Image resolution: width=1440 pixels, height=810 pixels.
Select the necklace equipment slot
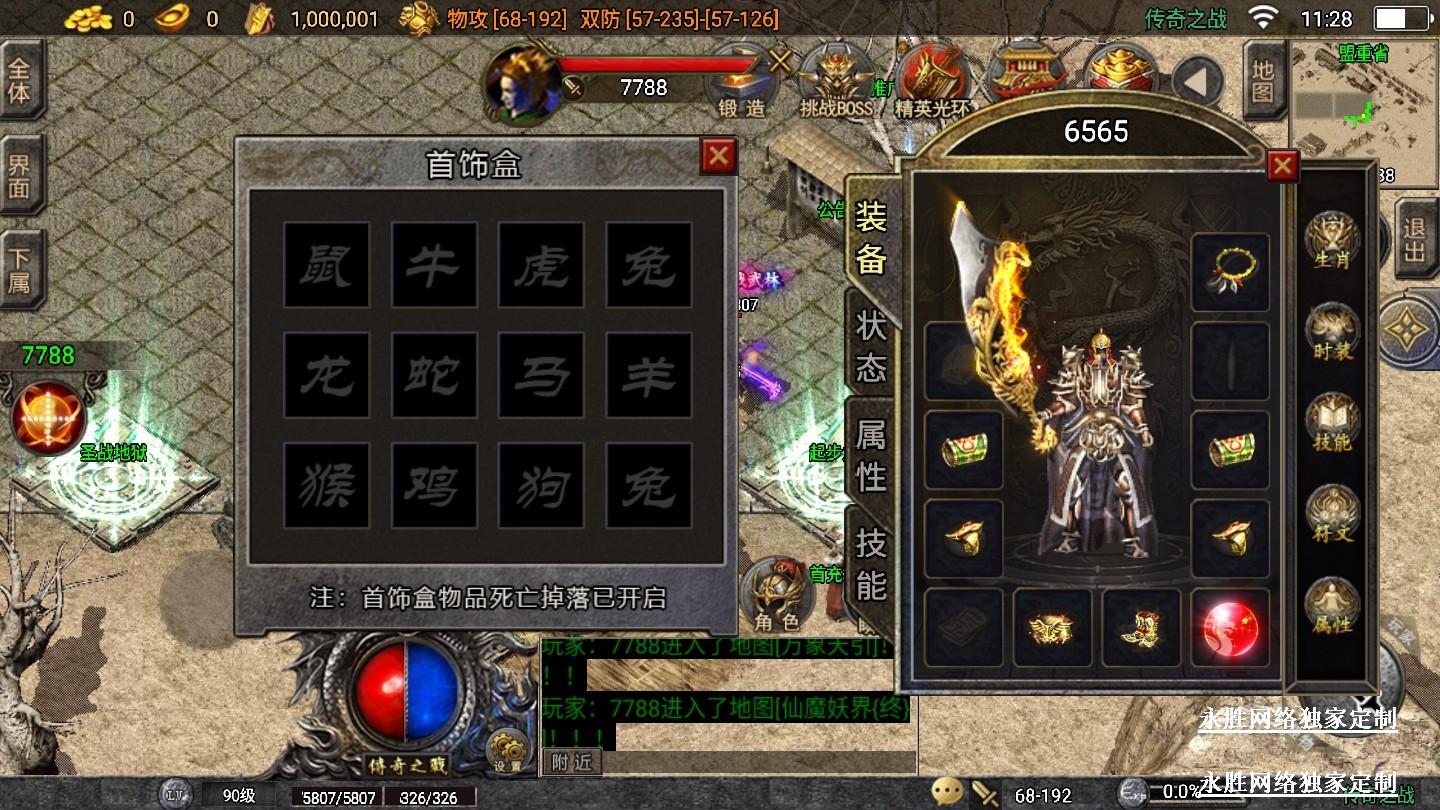coord(1230,272)
